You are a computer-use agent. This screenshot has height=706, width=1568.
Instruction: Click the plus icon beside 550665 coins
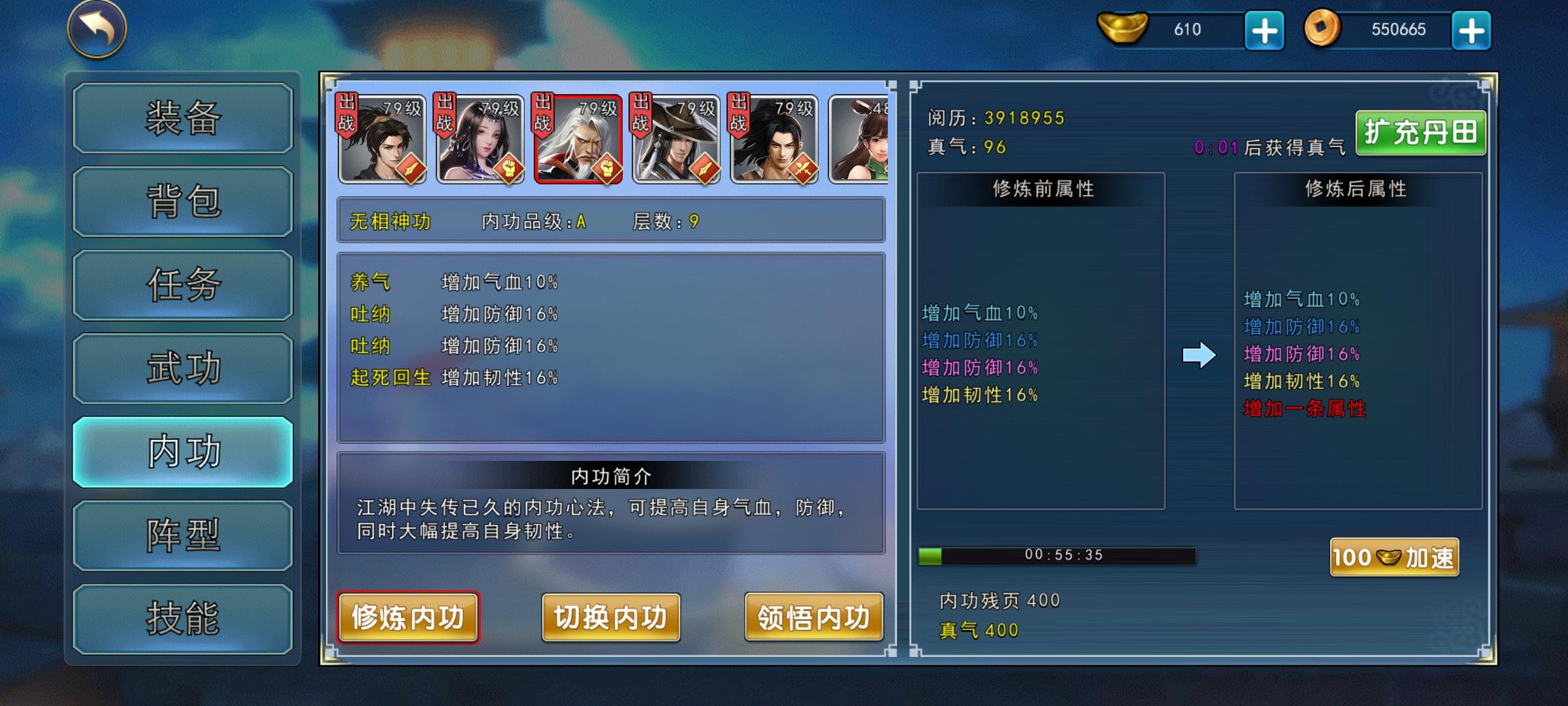coord(1473,29)
